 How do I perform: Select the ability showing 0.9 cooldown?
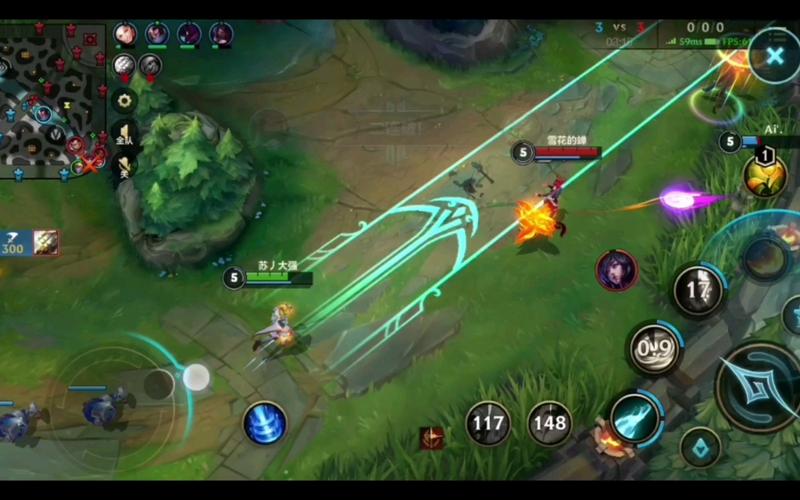pyautogui.click(x=655, y=349)
